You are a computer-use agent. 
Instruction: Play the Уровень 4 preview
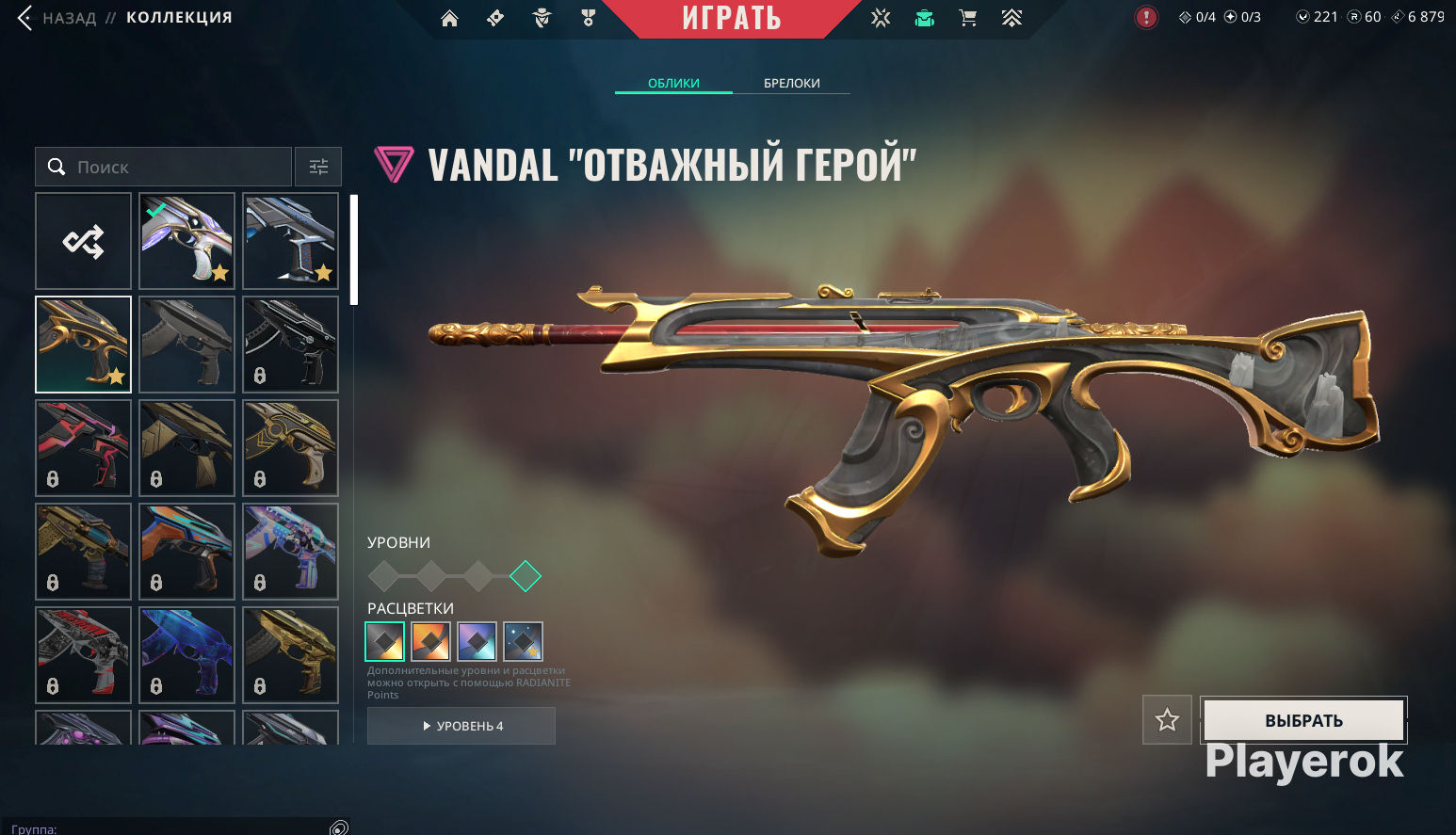(x=461, y=726)
